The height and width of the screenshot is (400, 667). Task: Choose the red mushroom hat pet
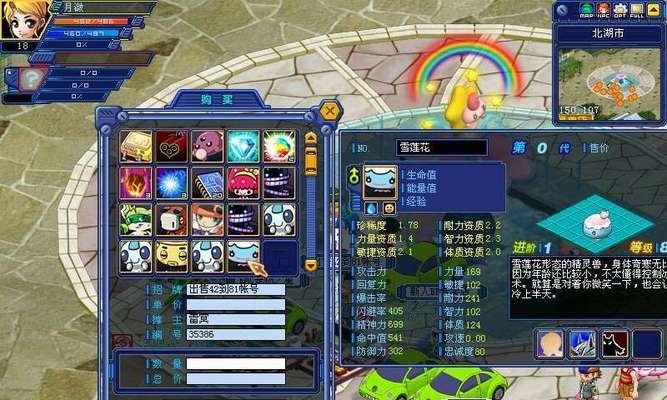pos(243,183)
